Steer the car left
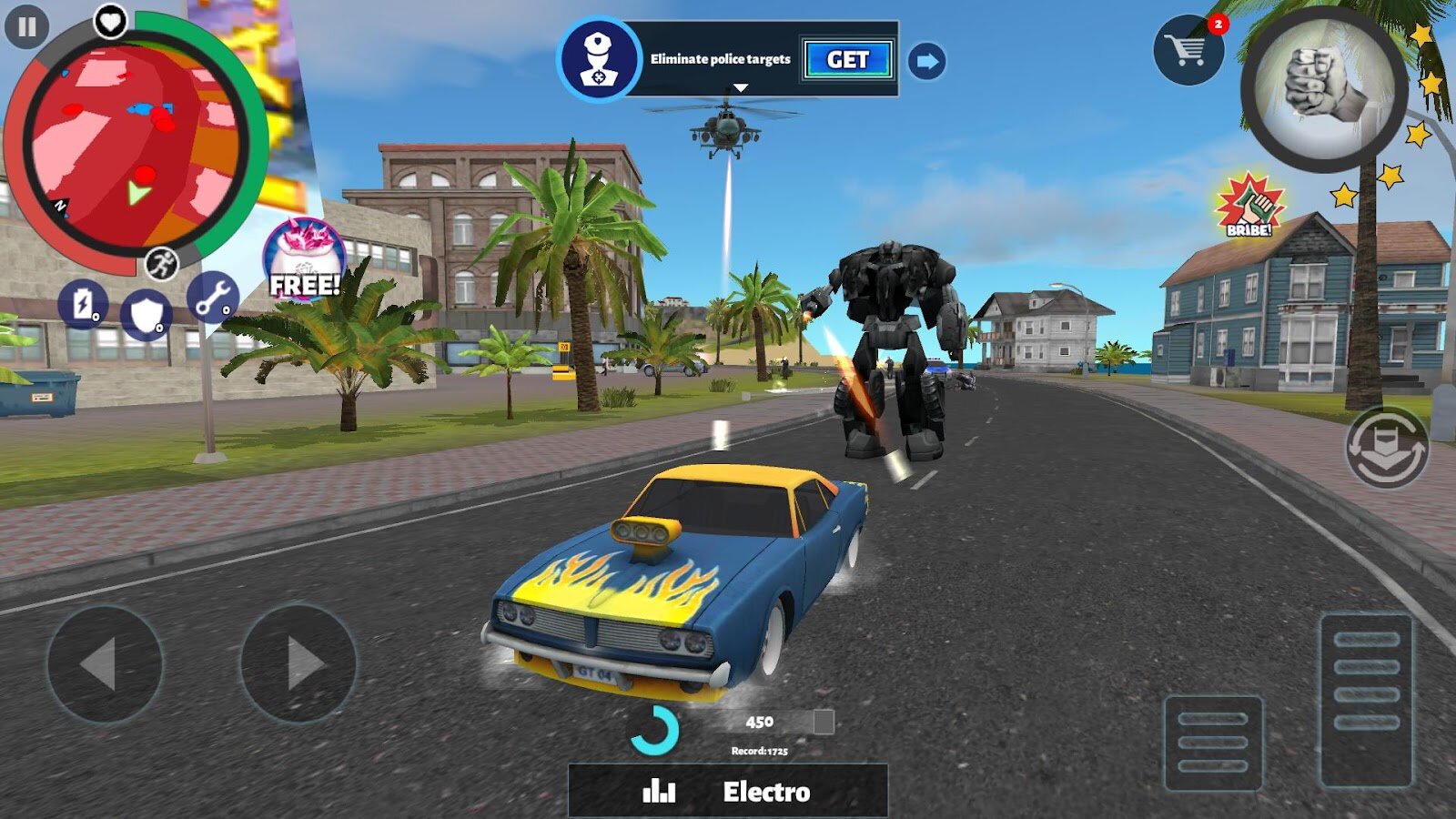Viewport: 1456px width, 819px height. (105, 663)
